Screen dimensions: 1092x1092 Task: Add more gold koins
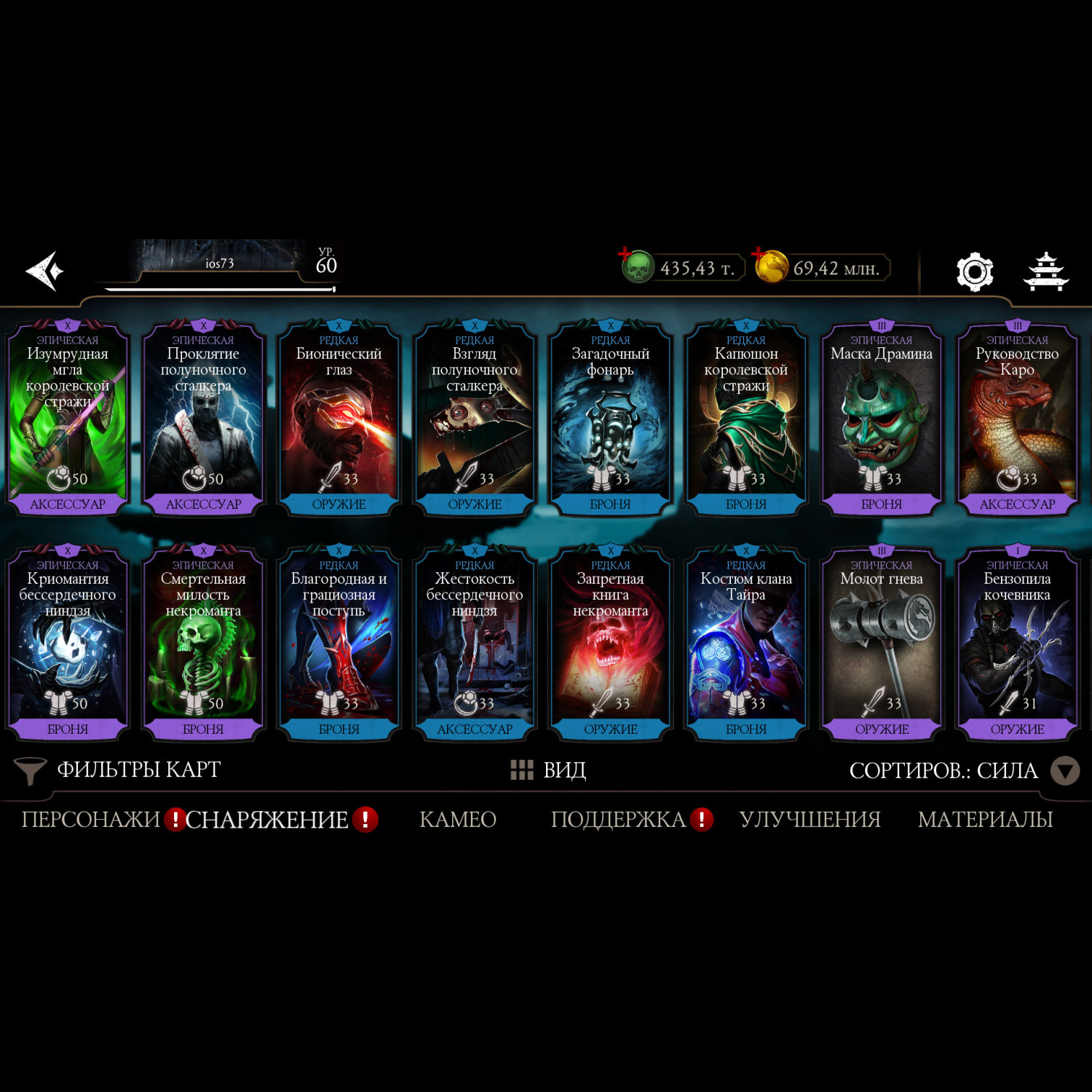pos(770,266)
